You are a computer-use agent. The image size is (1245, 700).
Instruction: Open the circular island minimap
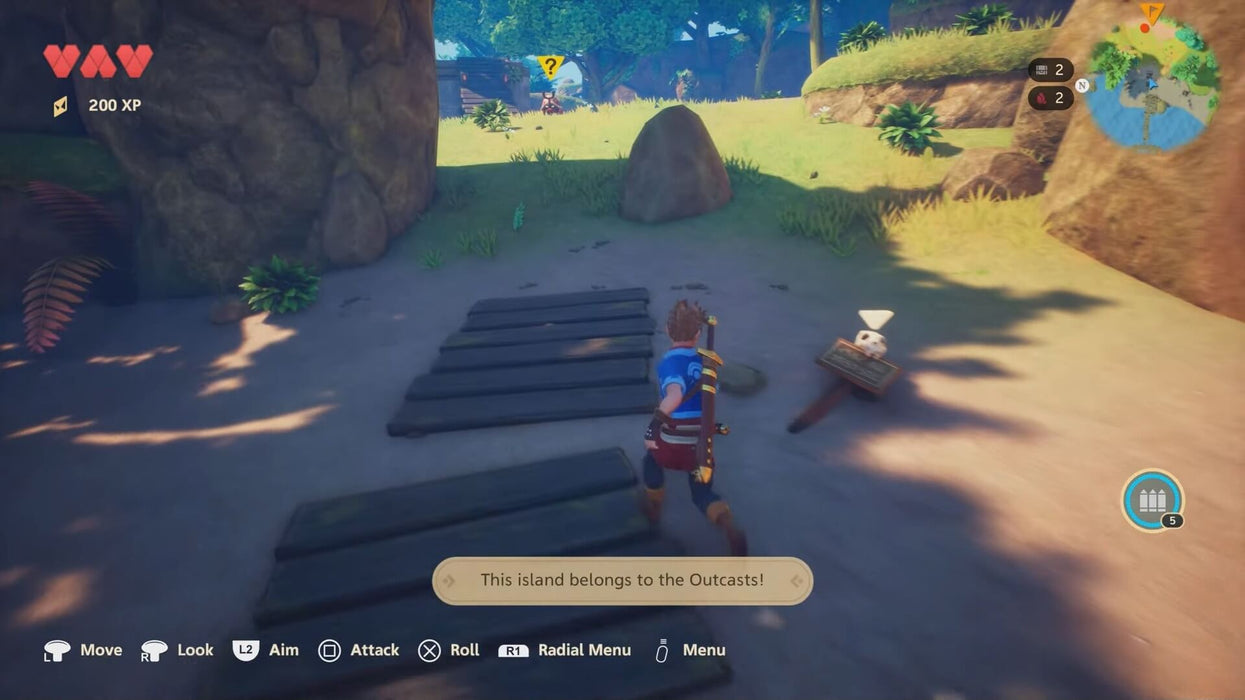coord(1152,84)
